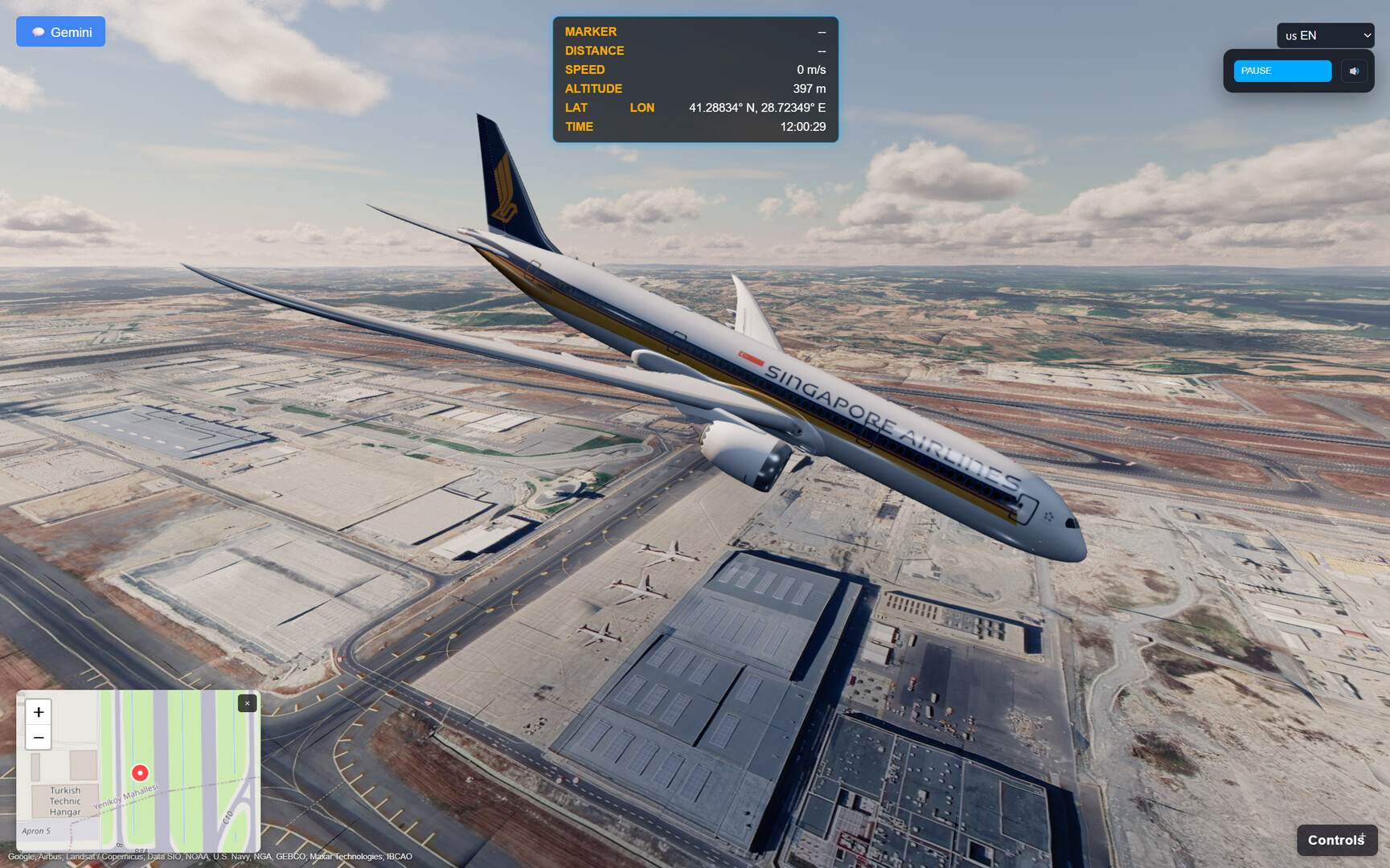Zoom out with the minimap minus icon

coord(38,737)
